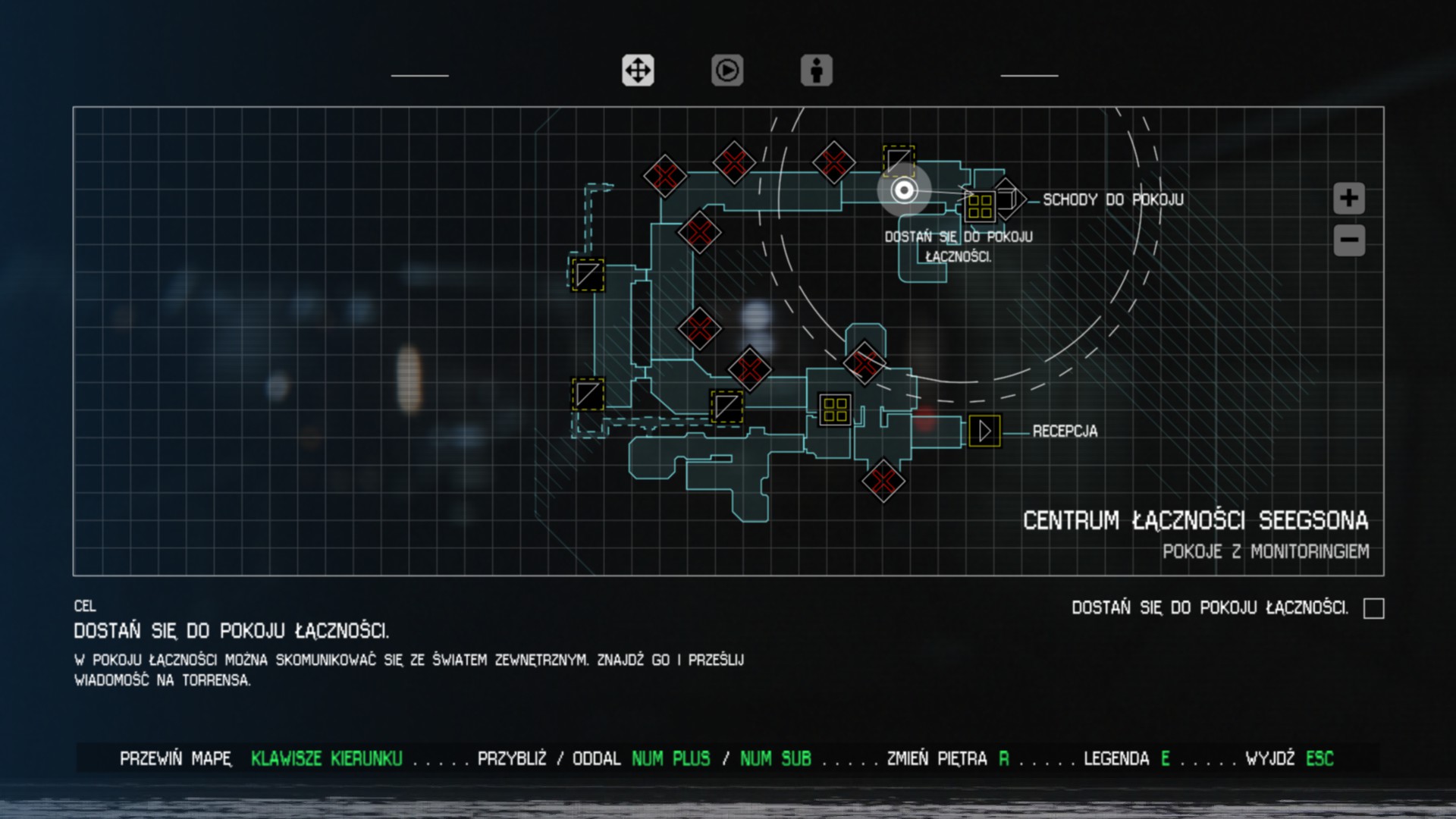Screen dimensions: 1456x819
Task: Open the playback circle icon at top
Action: [726, 71]
